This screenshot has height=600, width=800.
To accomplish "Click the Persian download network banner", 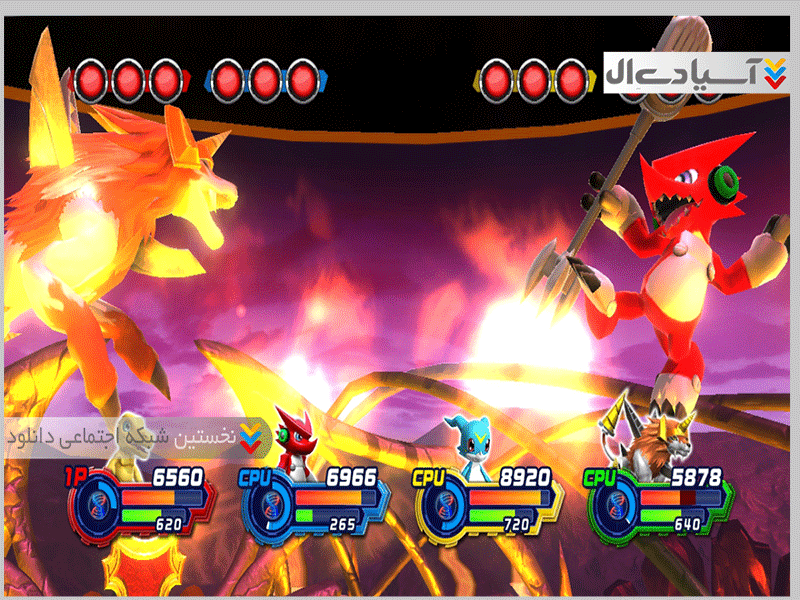I will [x=135, y=437].
